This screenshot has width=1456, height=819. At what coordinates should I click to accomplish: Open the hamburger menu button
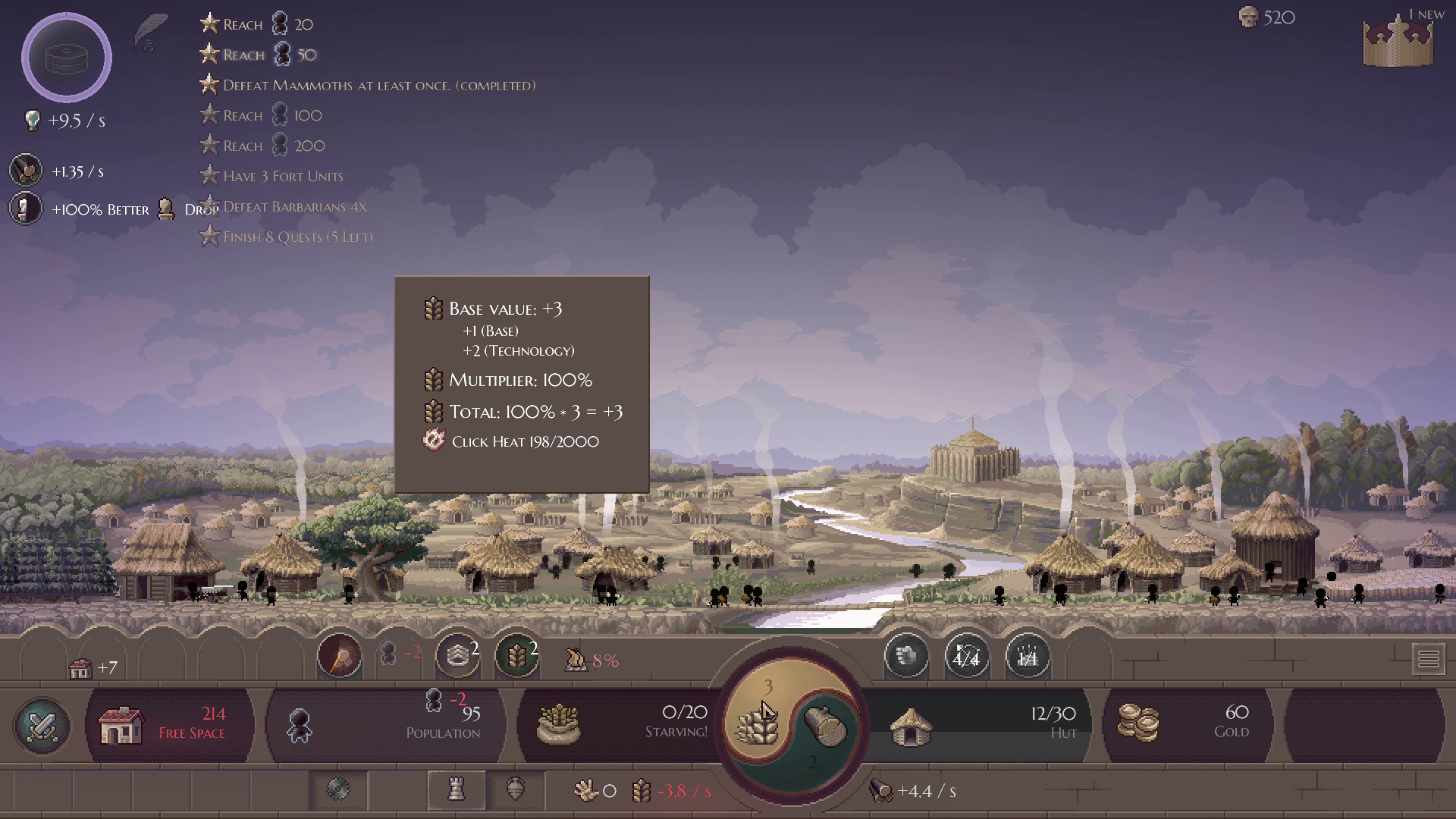pos(1428,659)
